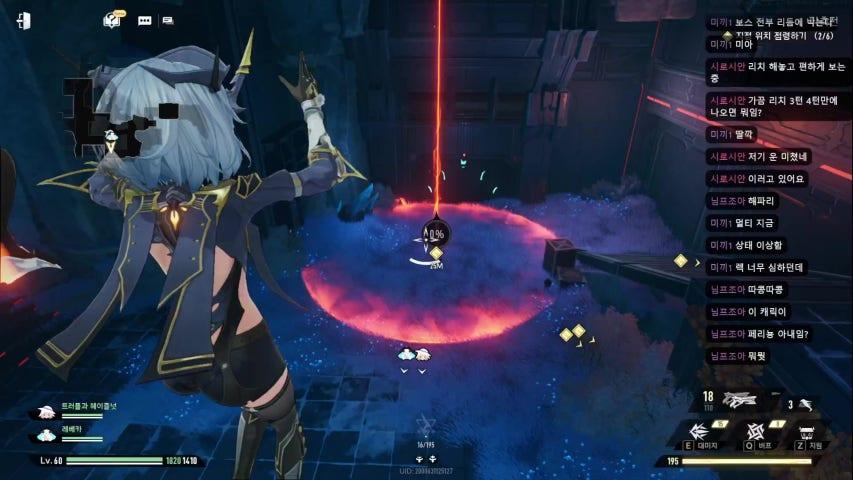The height and width of the screenshot is (480, 853).
Task: Open the message log icon
Action: 167,20
